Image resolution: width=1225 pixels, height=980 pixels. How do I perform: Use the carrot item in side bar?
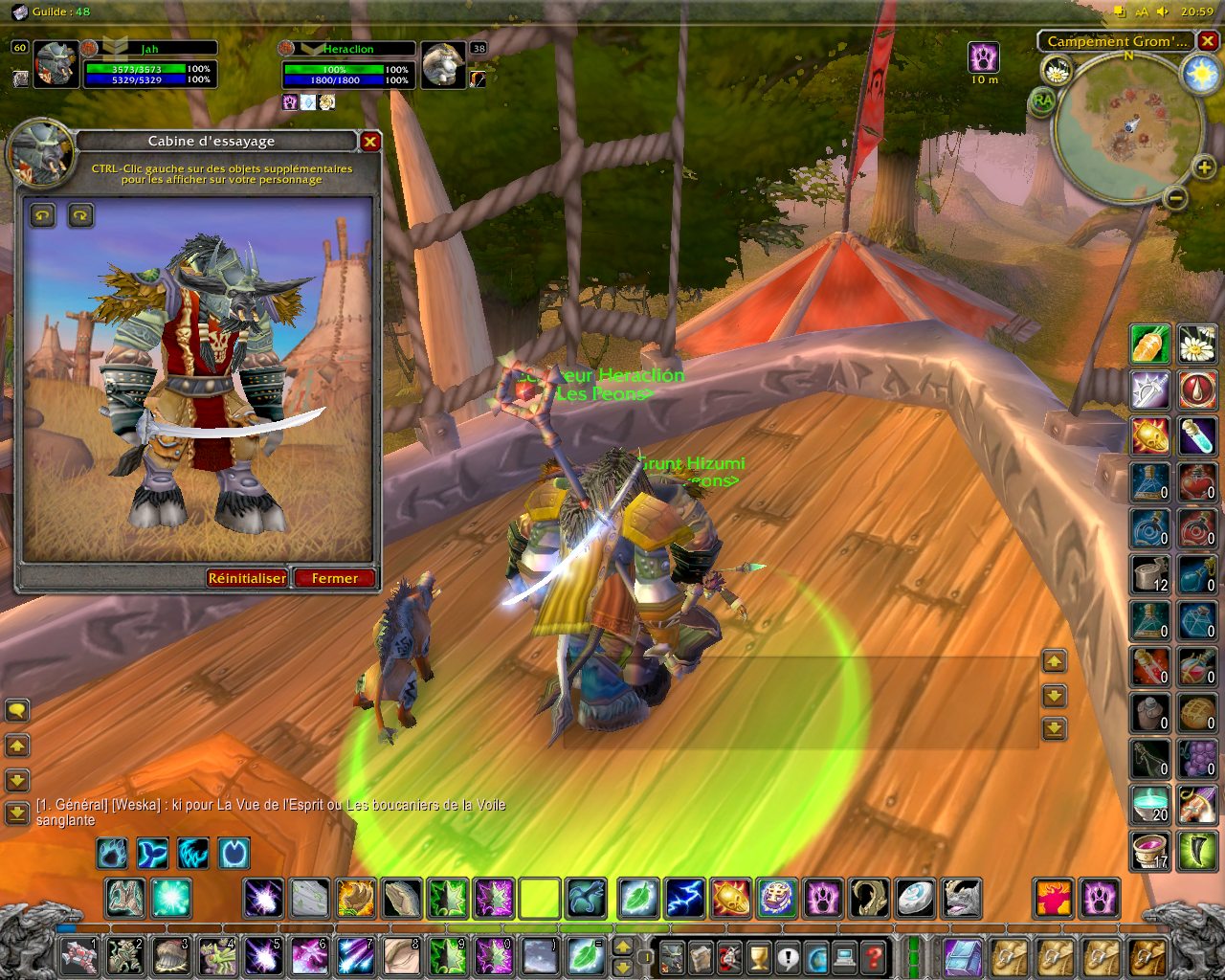pyautogui.click(x=1150, y=344)
